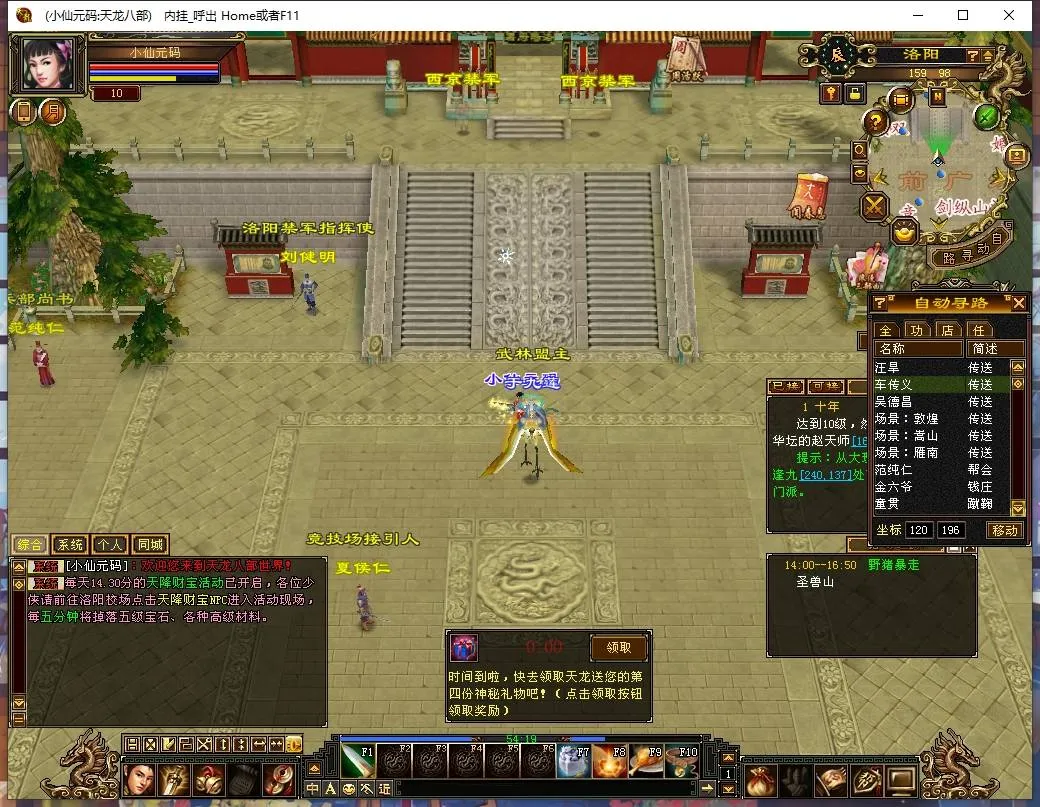The image size is (1040, 807).
Task: Open the crossed swords icon beside minimap
Action: [876, 207]
